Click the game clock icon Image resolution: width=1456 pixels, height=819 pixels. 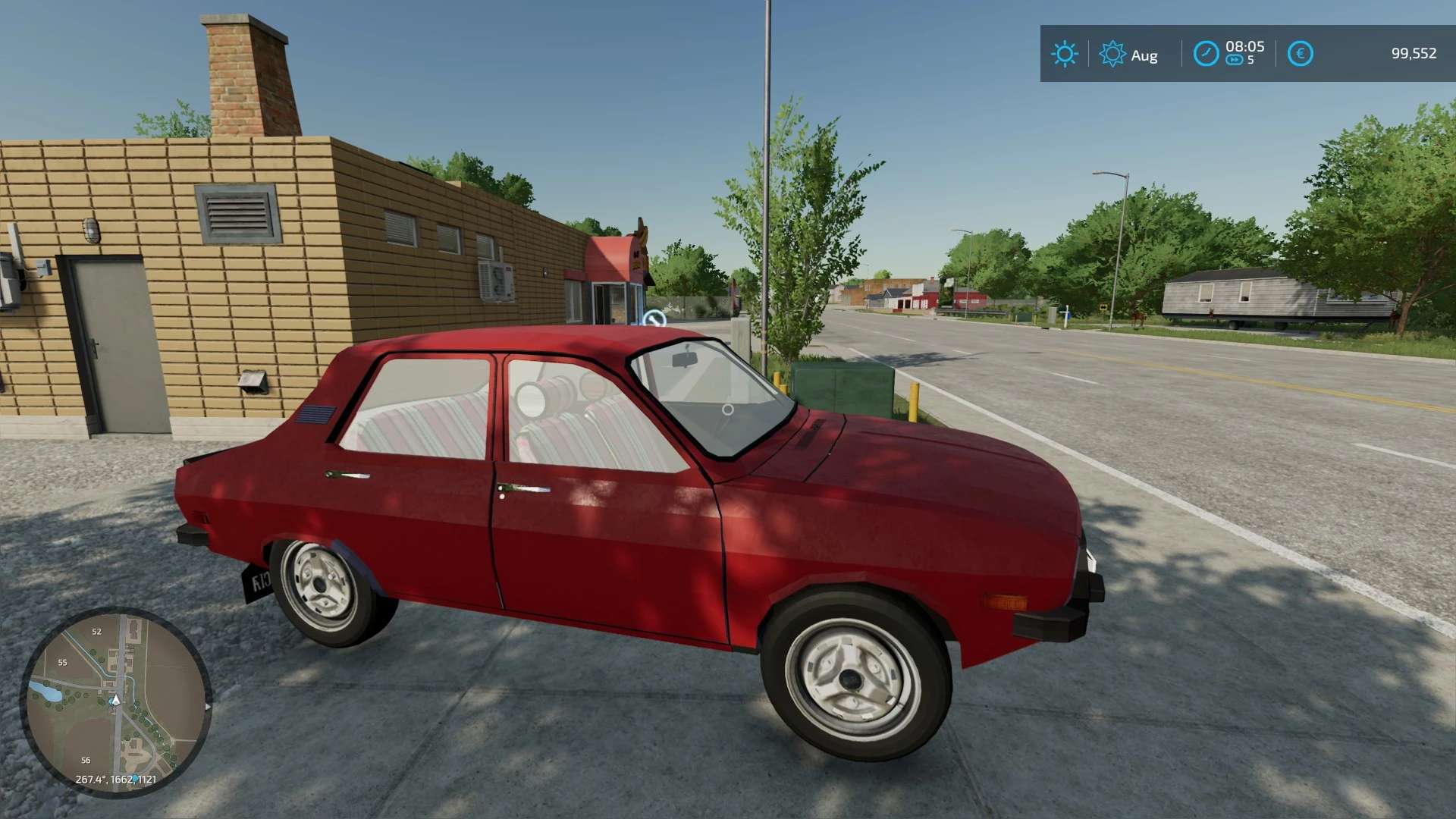(x=1206, y=54)
